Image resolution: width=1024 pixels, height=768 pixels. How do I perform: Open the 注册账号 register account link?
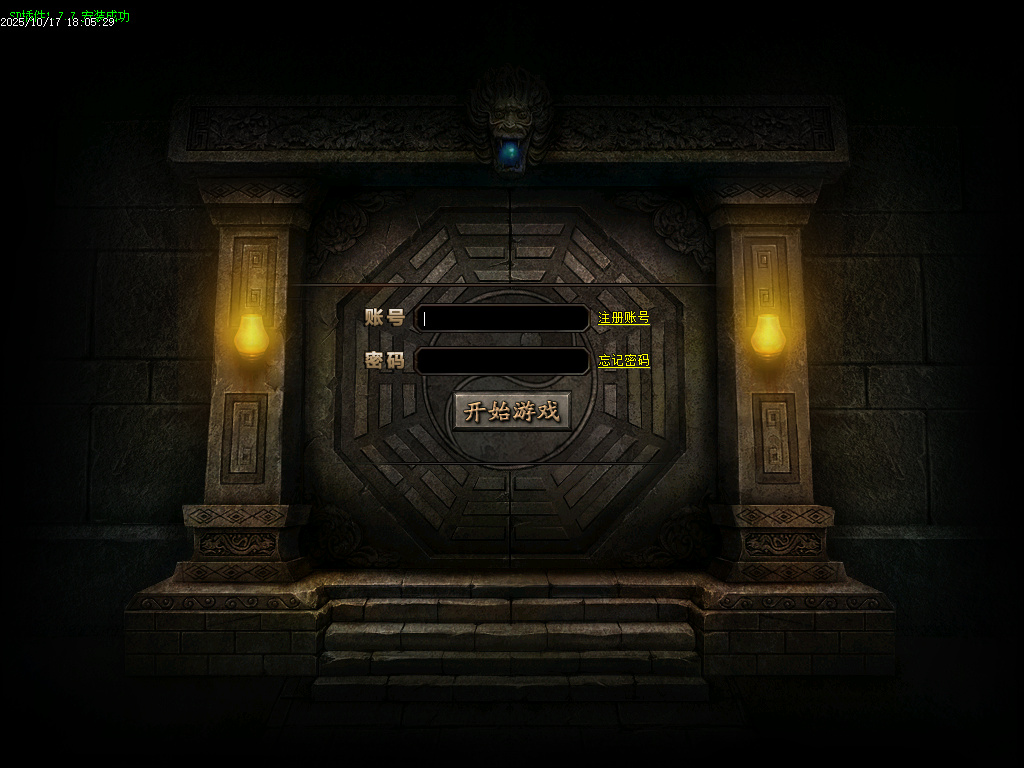tap(624, 318)
